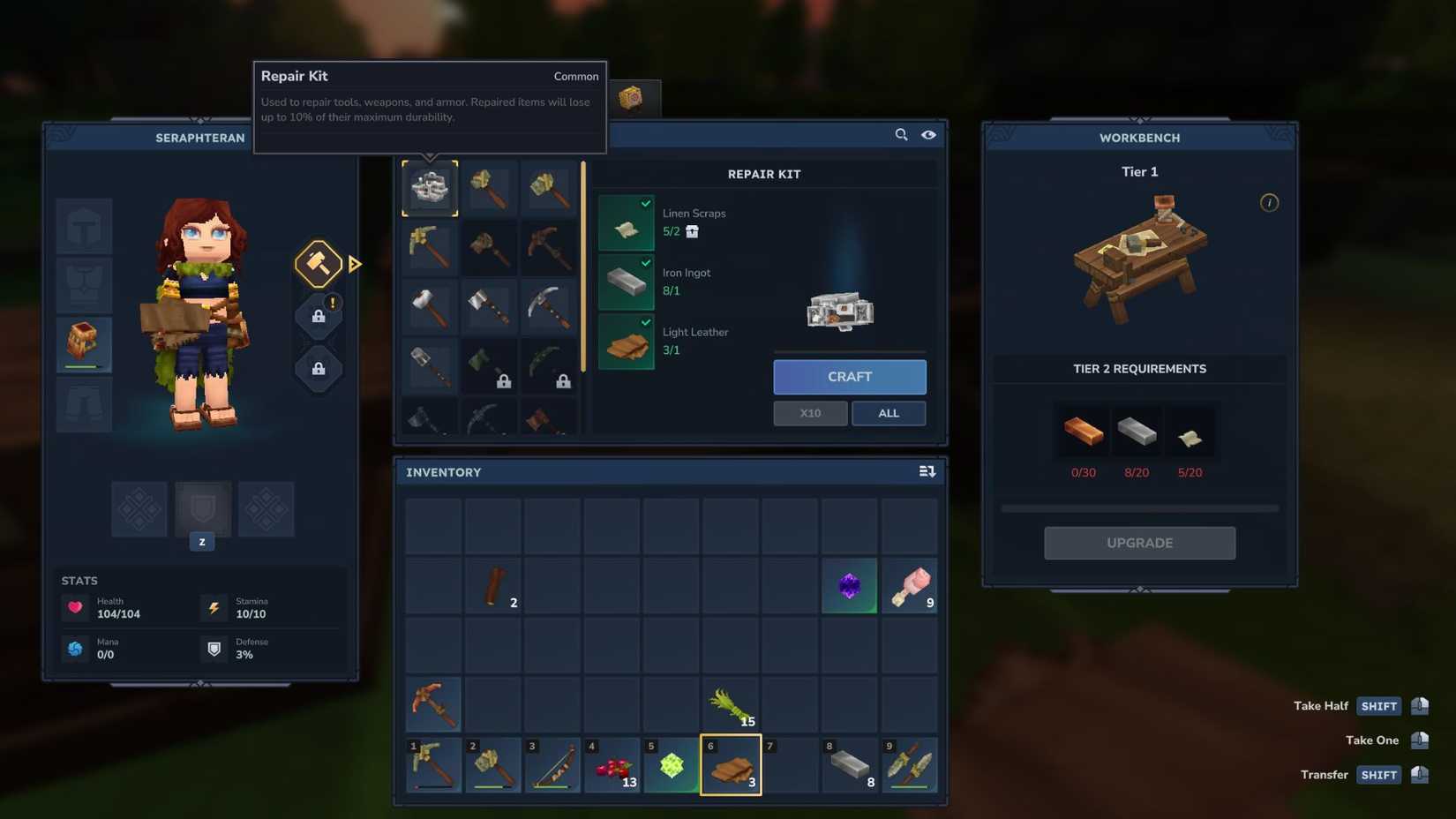Toggle the Iron Ingot ingredient checkmark
1456x819 pixels.
[x=645, y=262]
